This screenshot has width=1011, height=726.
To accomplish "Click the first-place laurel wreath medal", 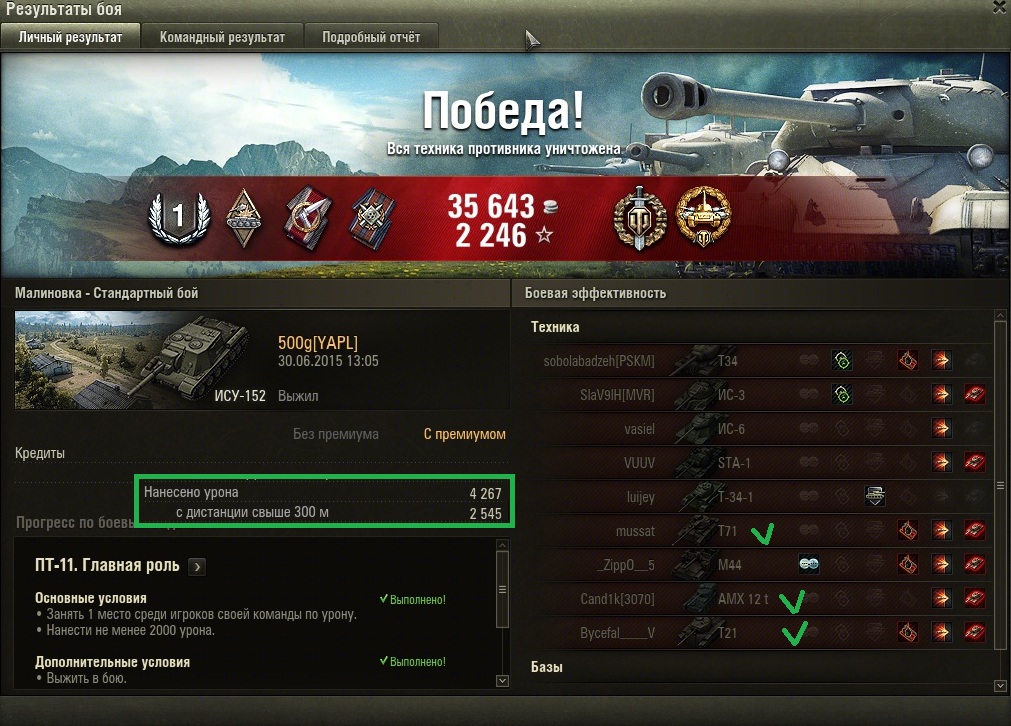I will 178,215.
